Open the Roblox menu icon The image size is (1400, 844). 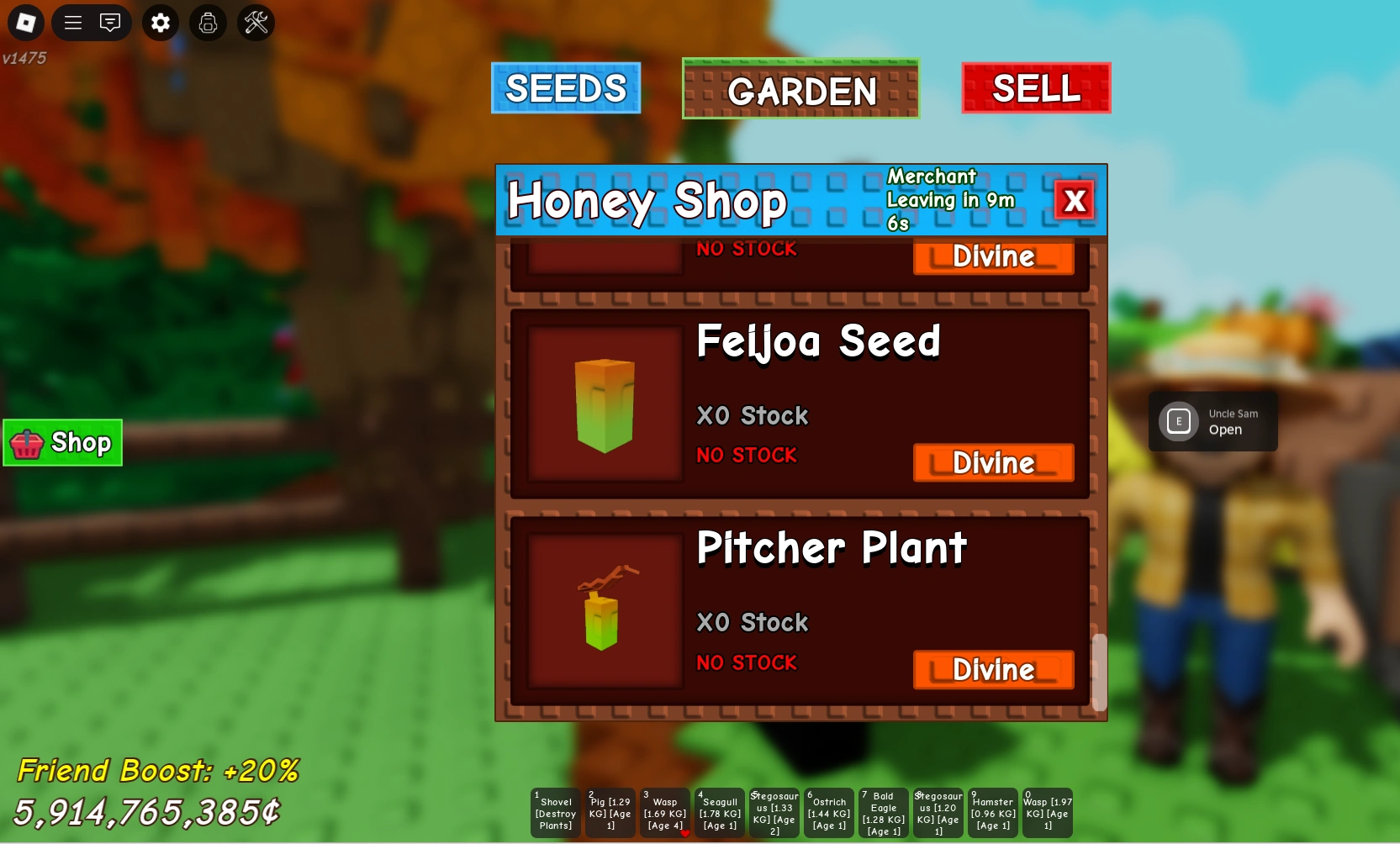click(26, 23)
